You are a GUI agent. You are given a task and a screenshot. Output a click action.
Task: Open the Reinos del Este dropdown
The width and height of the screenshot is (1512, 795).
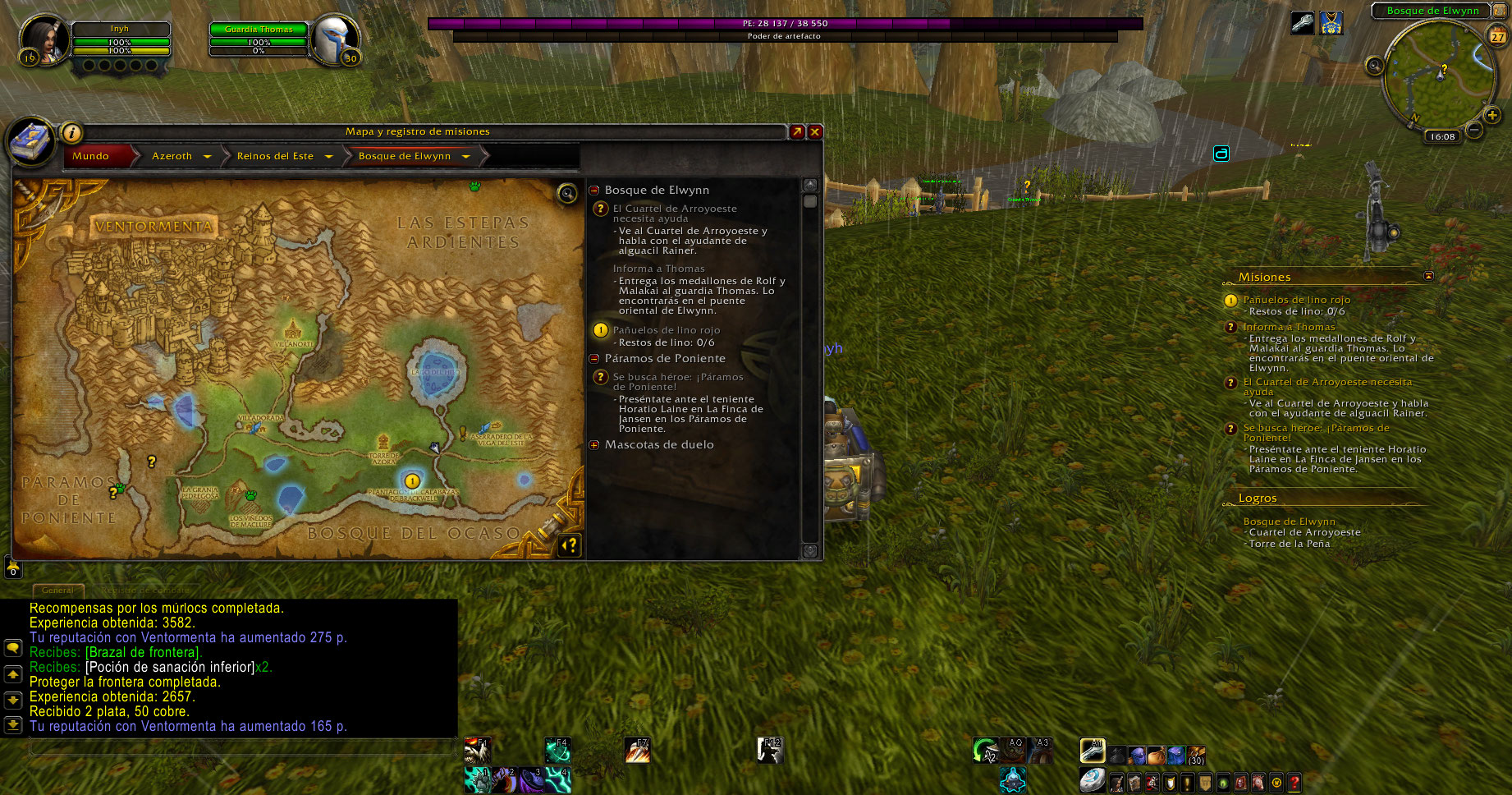click(x=328, y=156)
